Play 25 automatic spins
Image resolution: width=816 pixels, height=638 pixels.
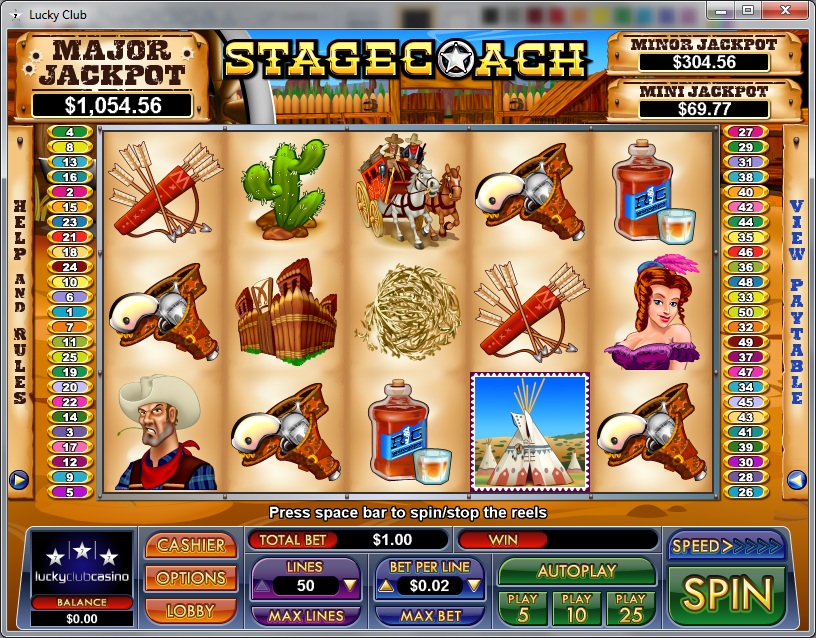point(630,607)
